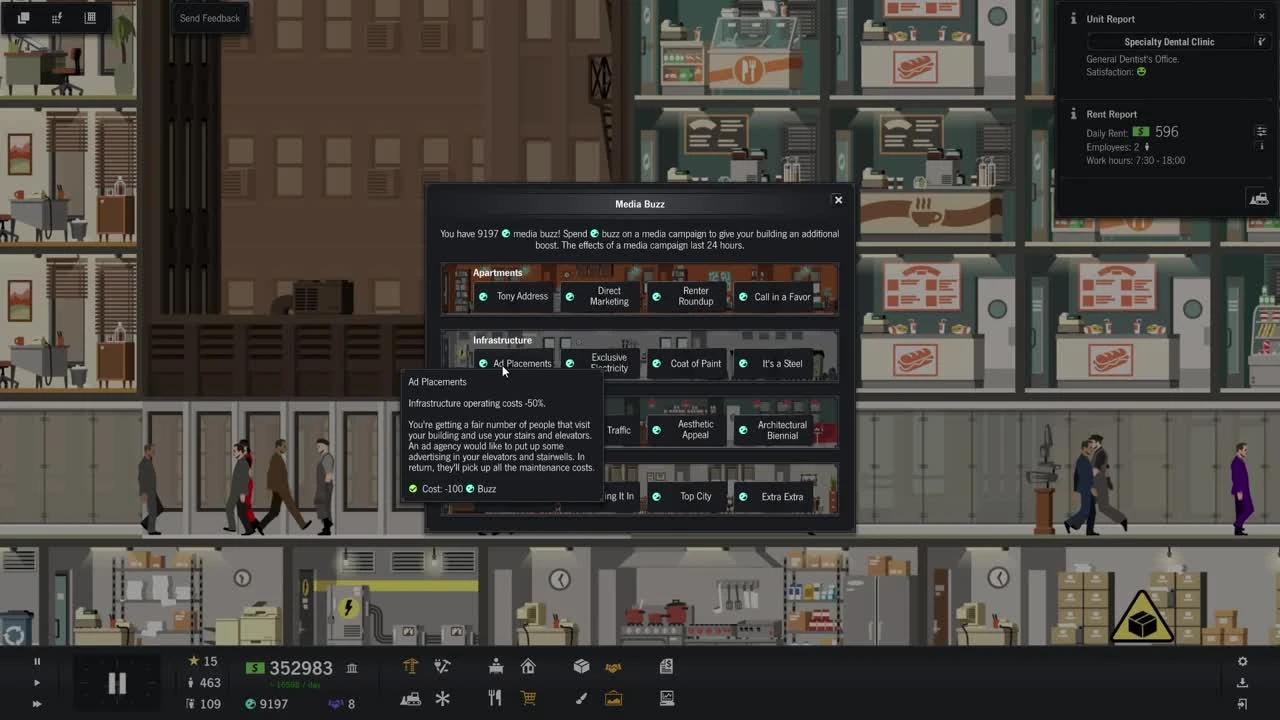Select the bulldozer demolition tool
Screen dimensions: 1280x720
(x=409, y=699)
